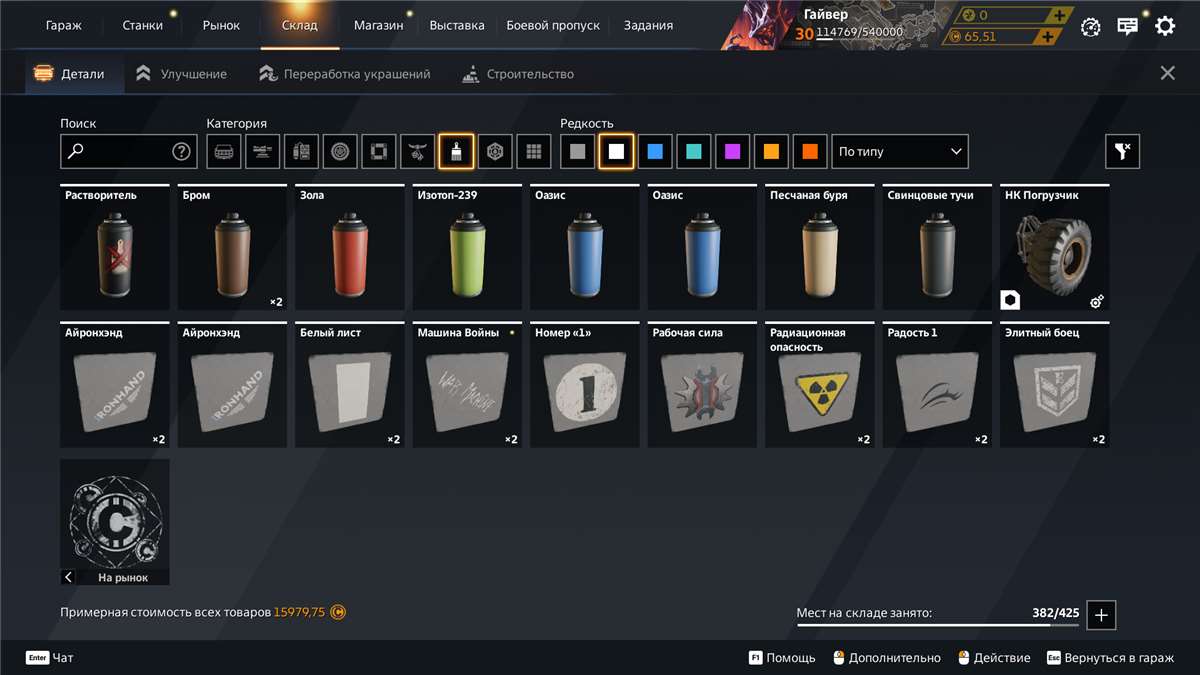Pick the green Изотоп-239 paint can

tap(466, 248)
